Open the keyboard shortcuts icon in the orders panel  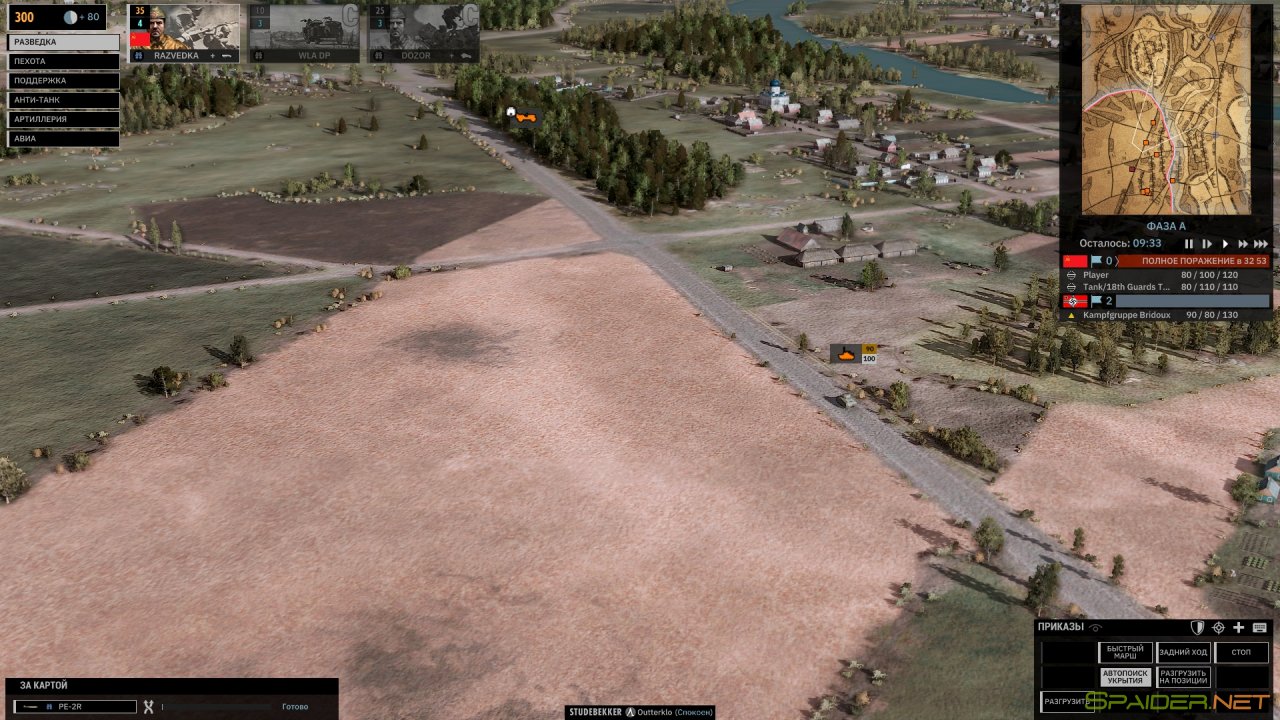point(1259,627)
